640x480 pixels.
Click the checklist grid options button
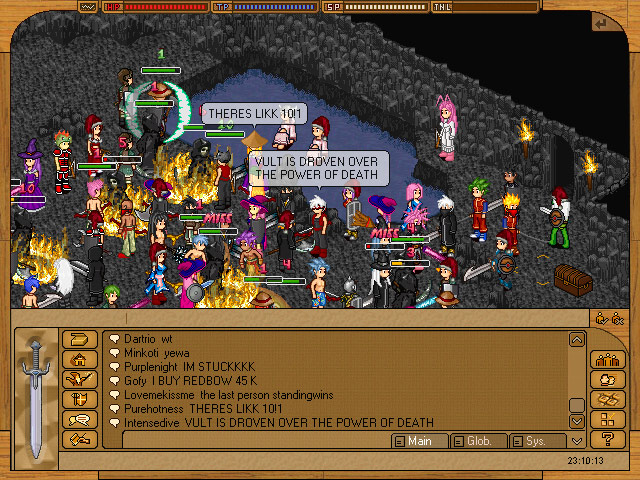click(x=607, y=420)
